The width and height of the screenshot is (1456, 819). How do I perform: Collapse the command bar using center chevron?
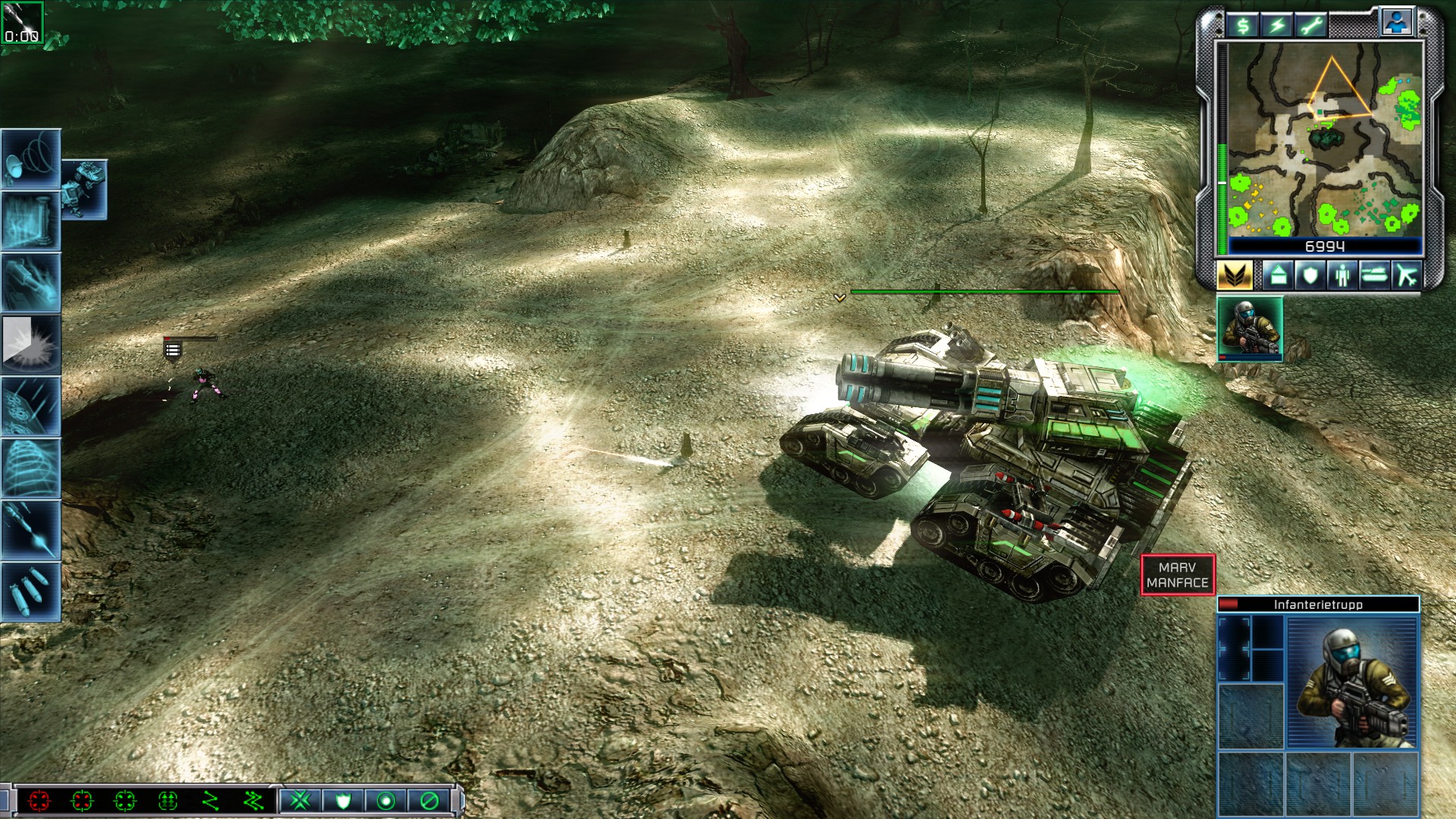click(x=275, y=786)
